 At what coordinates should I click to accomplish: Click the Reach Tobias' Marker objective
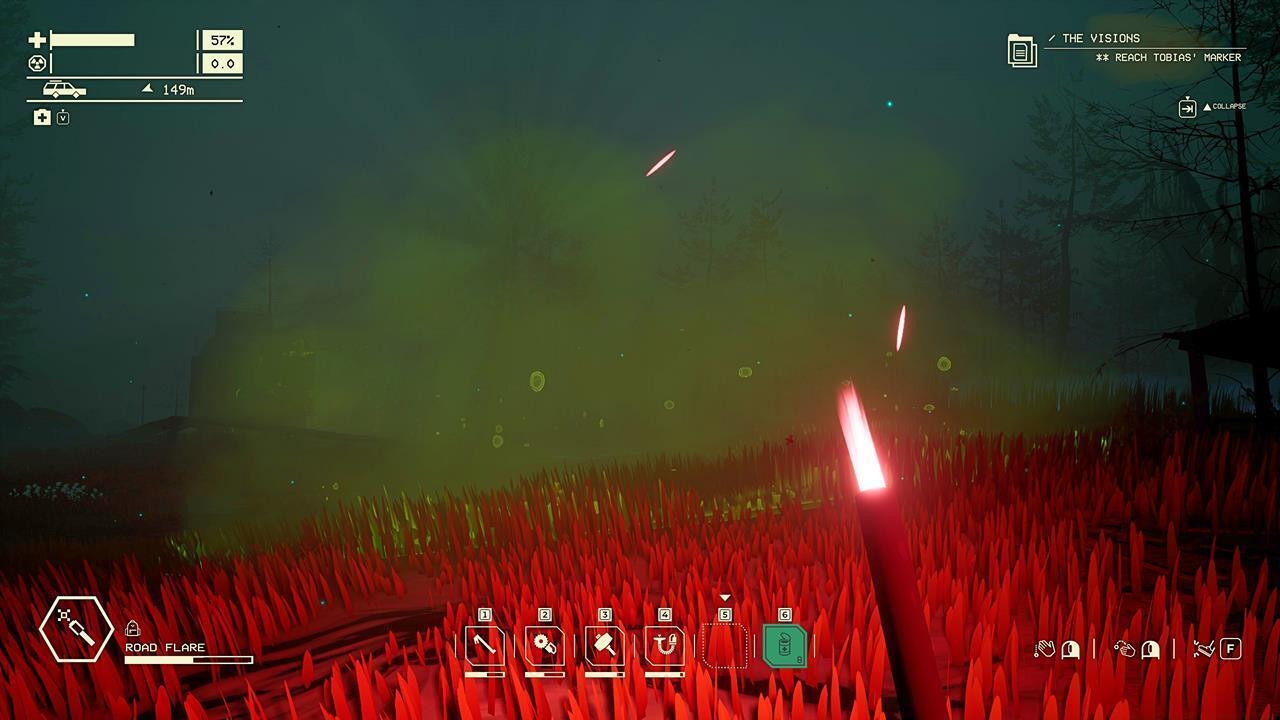[x=1168, y=58]
